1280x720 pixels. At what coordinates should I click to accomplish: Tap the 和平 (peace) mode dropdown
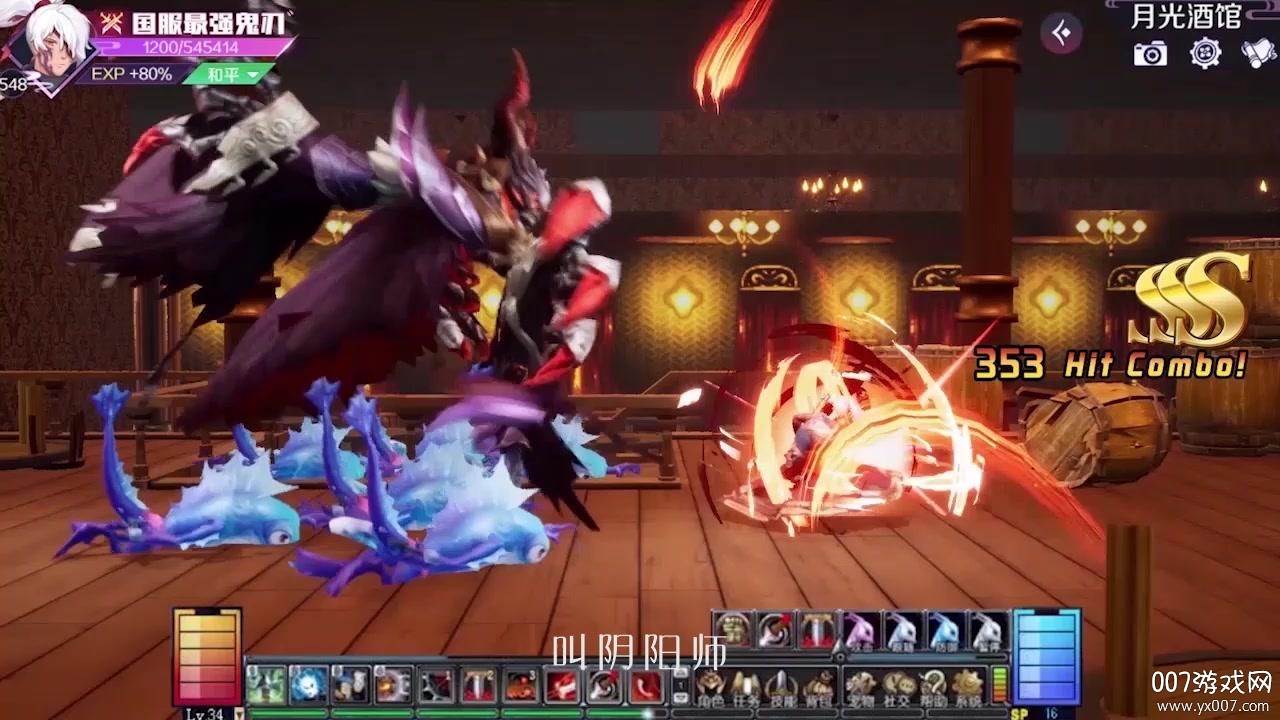point(228,74)
